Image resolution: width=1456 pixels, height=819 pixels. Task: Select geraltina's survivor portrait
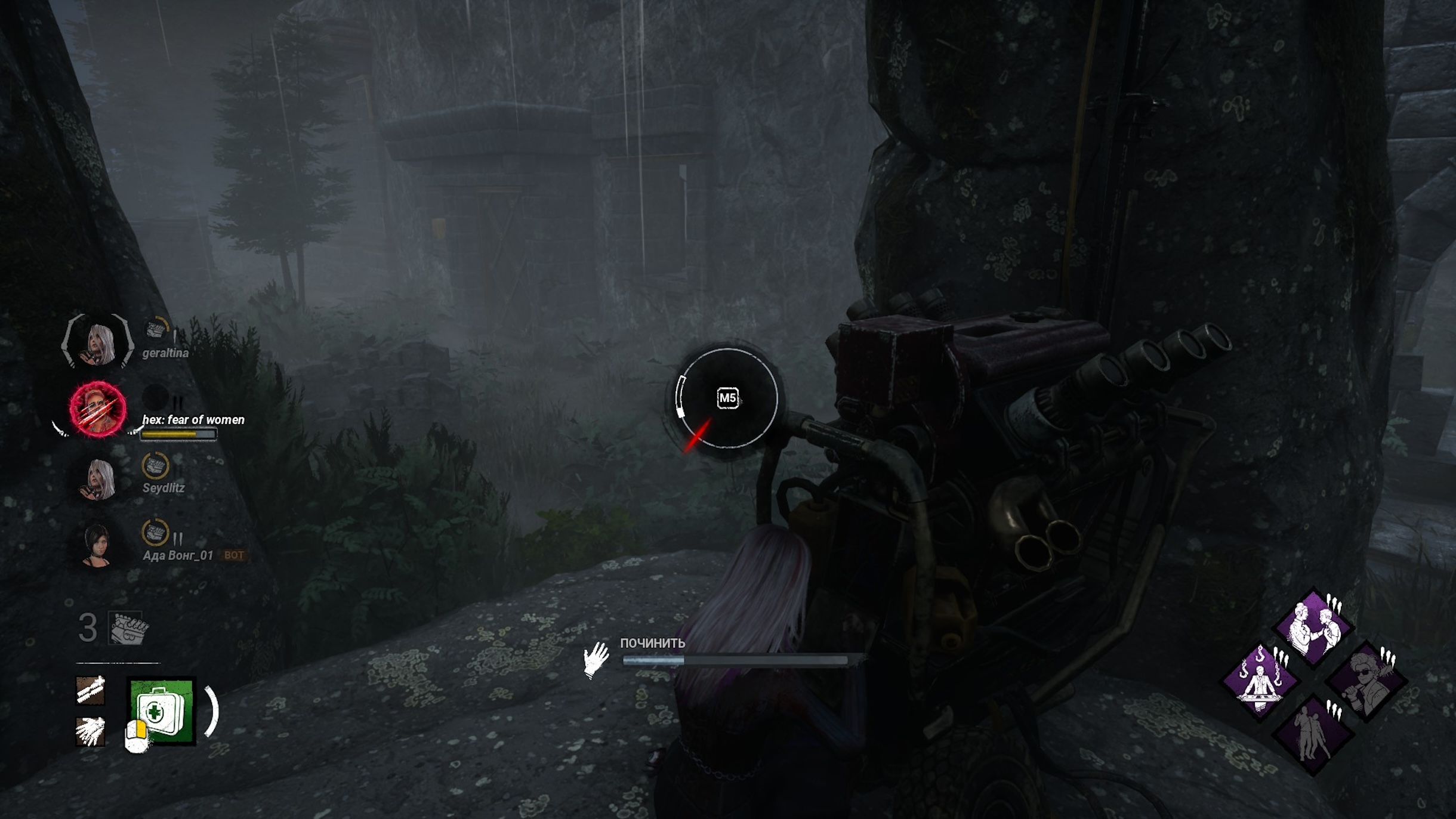[x=98, y=341]
